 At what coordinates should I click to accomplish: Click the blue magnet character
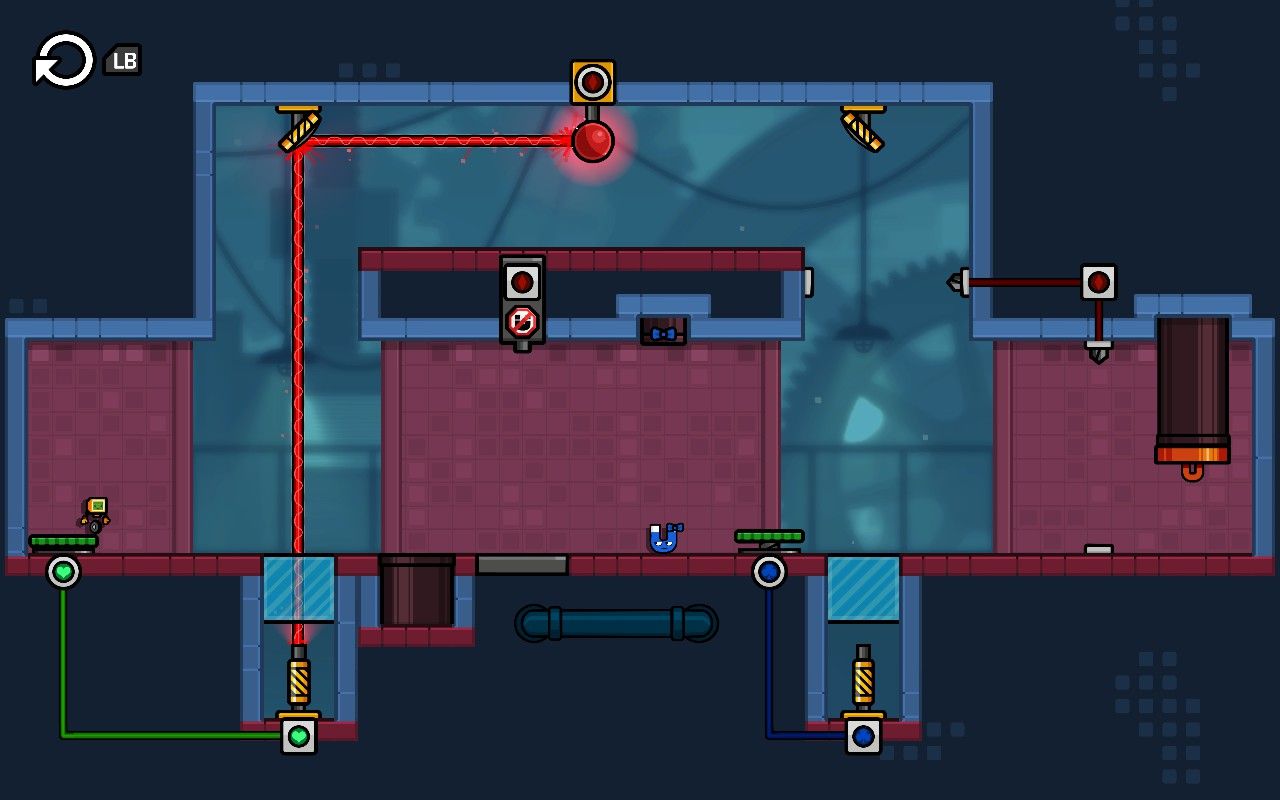coord(663,539)
